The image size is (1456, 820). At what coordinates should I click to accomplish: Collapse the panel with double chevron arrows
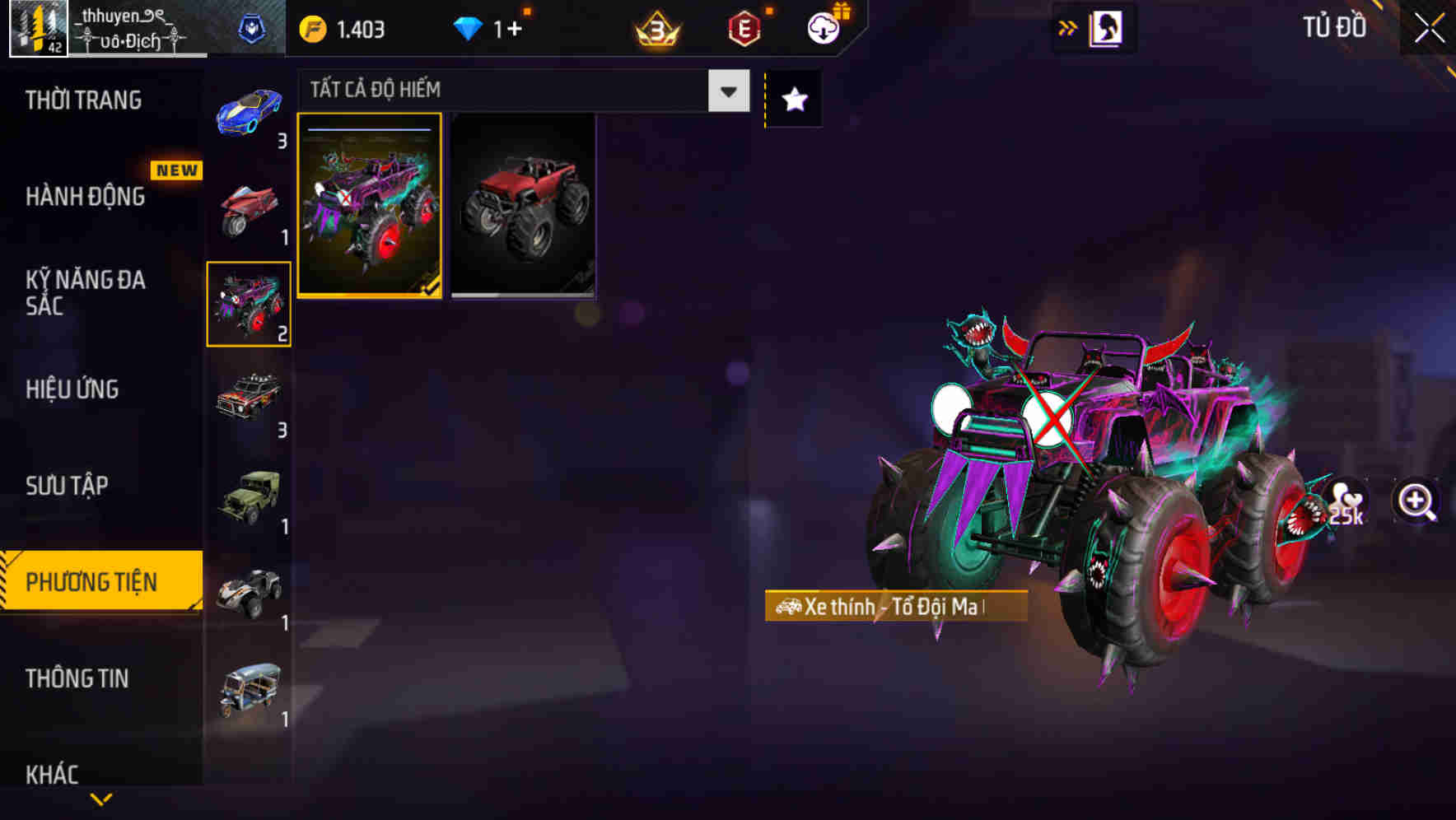[1068, 27]
